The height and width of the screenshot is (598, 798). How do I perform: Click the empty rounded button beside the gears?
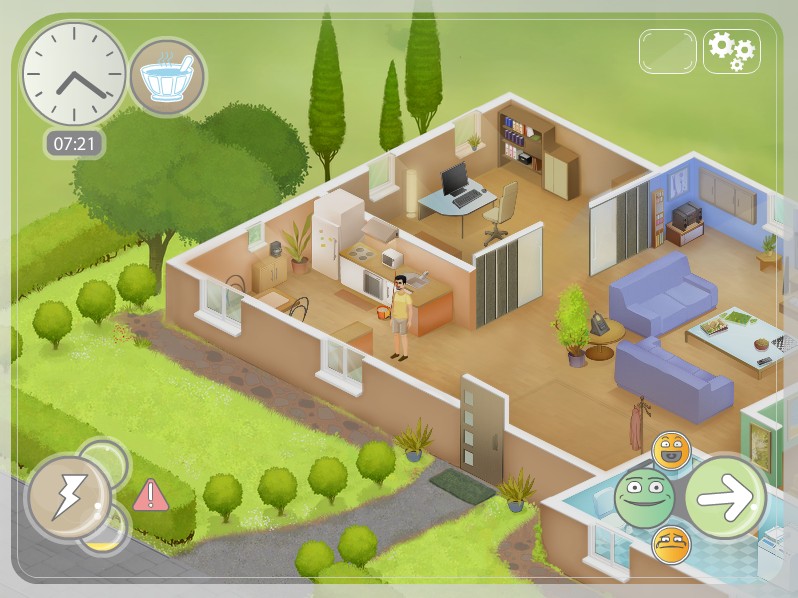[x=668, y=50]
